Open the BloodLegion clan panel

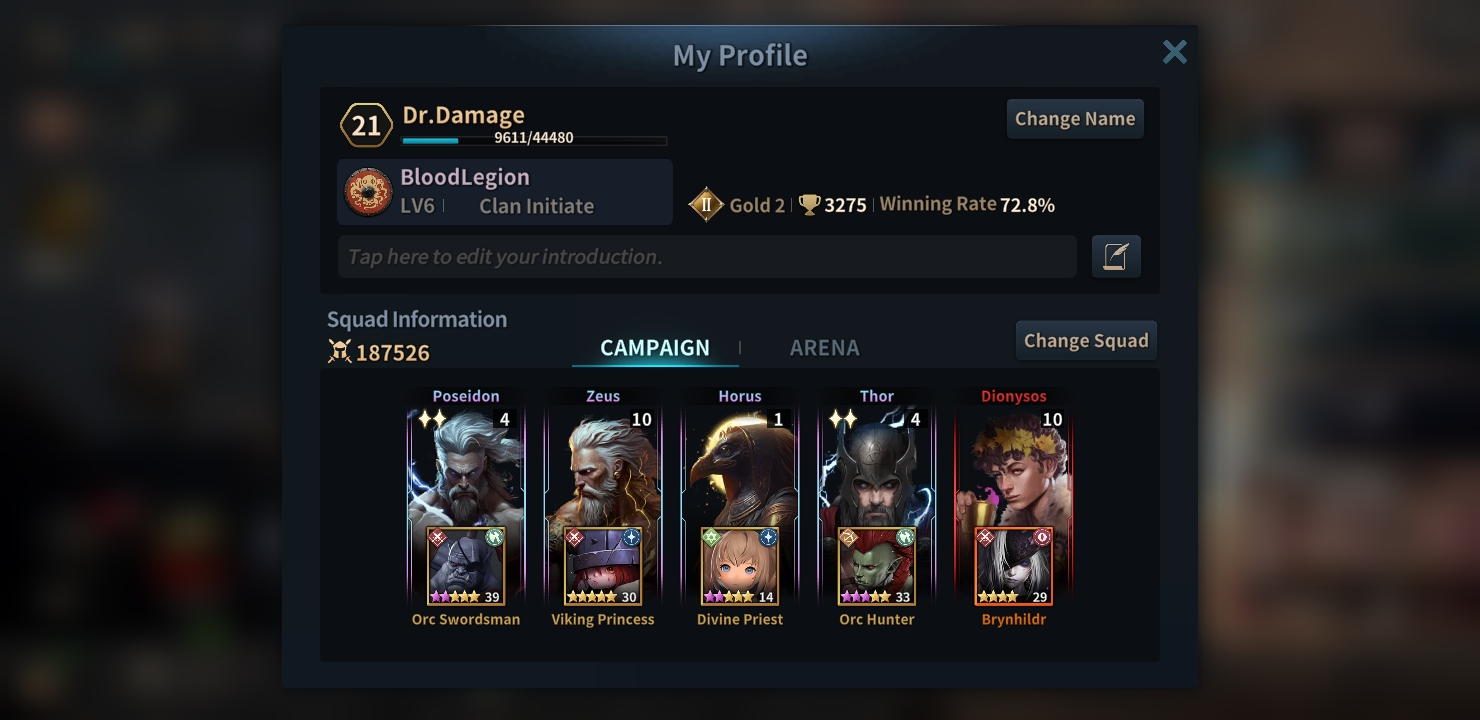[x=504, y=191]
